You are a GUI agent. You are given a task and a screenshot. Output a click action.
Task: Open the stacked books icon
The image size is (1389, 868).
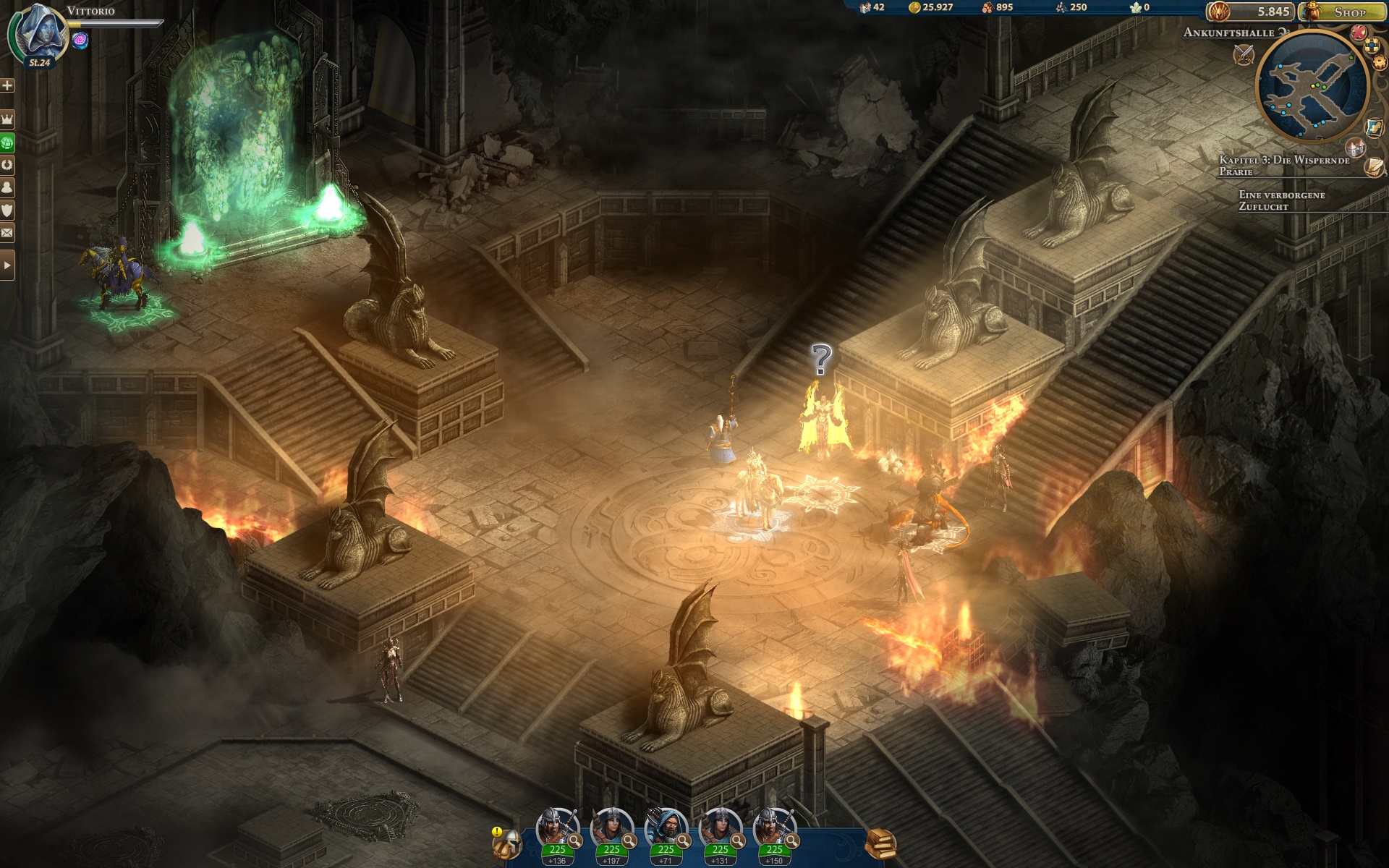click(881, 843)
